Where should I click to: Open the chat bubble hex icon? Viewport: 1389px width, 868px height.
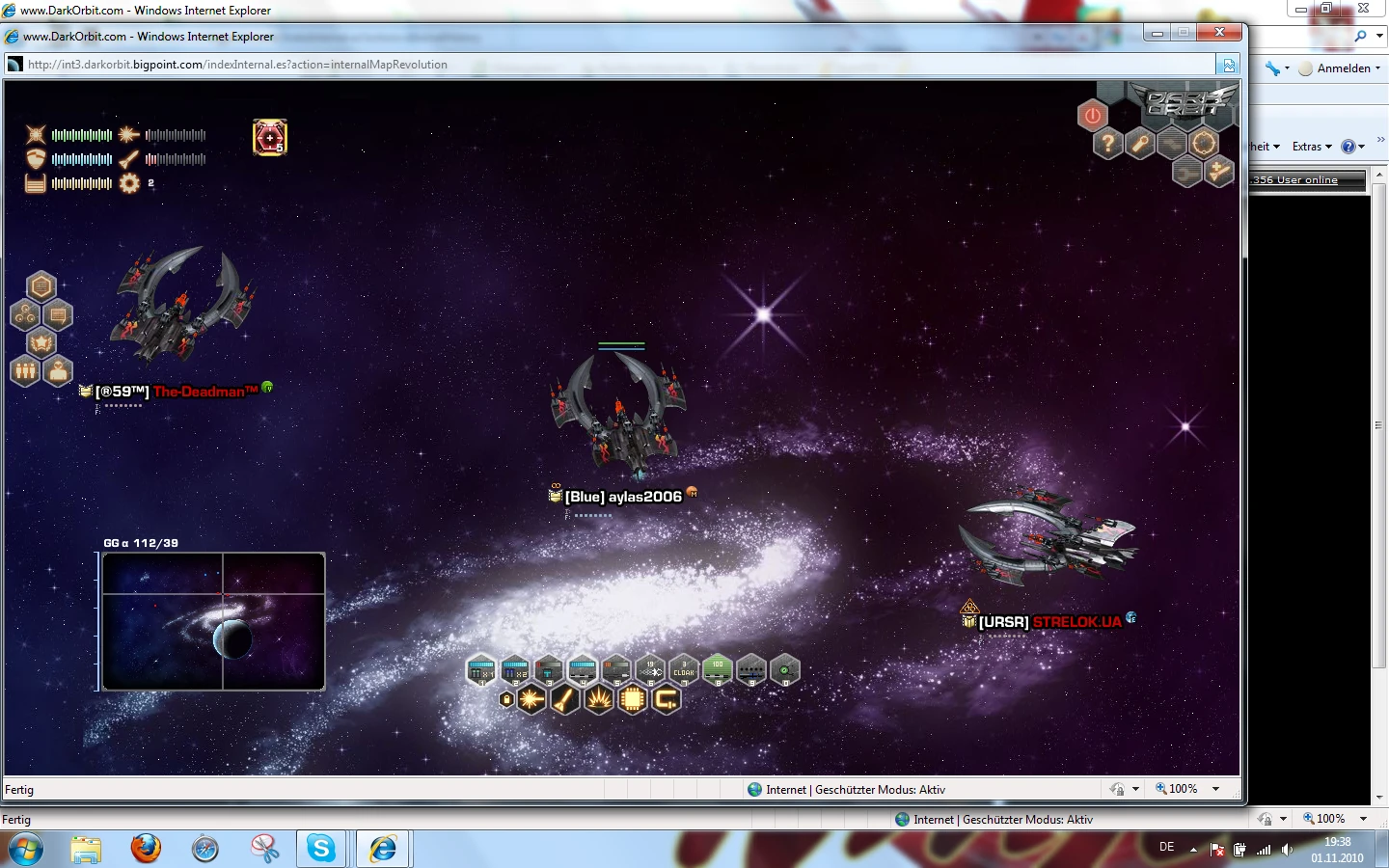pos(58,316)
